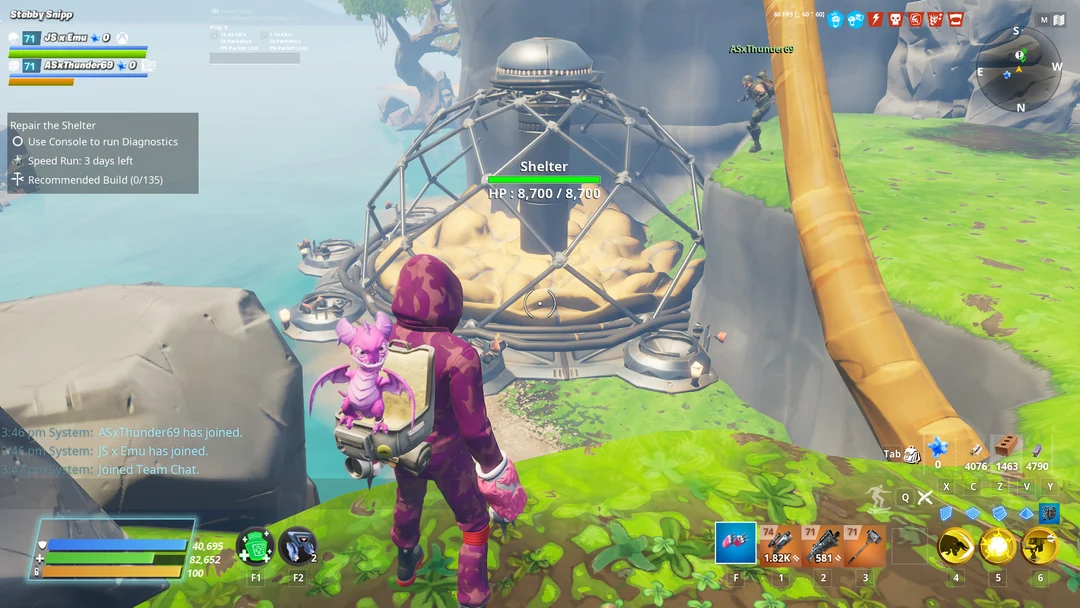Viewport: 1080px width, 608px height.
Task: Open the backpack inventory icon
Action: tap(911, 455)
